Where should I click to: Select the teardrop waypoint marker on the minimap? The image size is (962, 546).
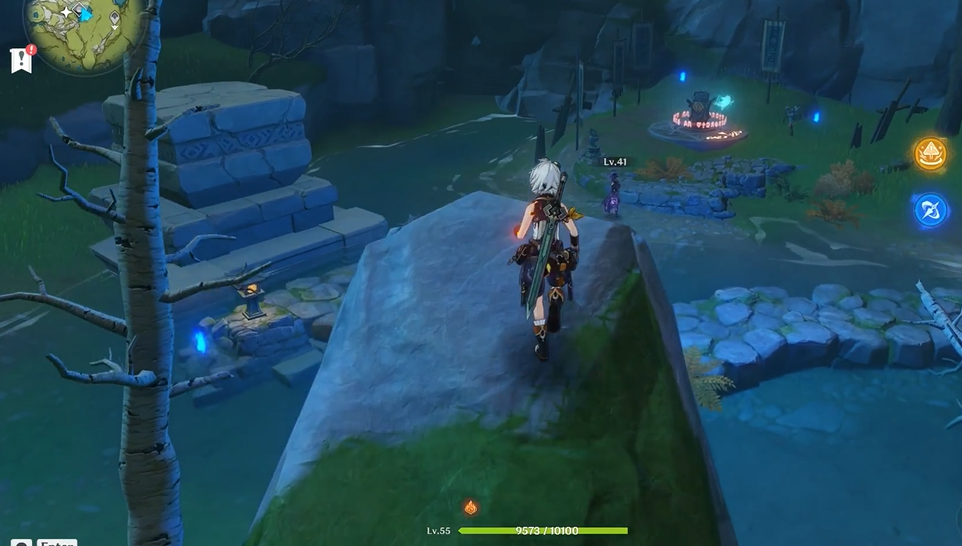point(115,19)
